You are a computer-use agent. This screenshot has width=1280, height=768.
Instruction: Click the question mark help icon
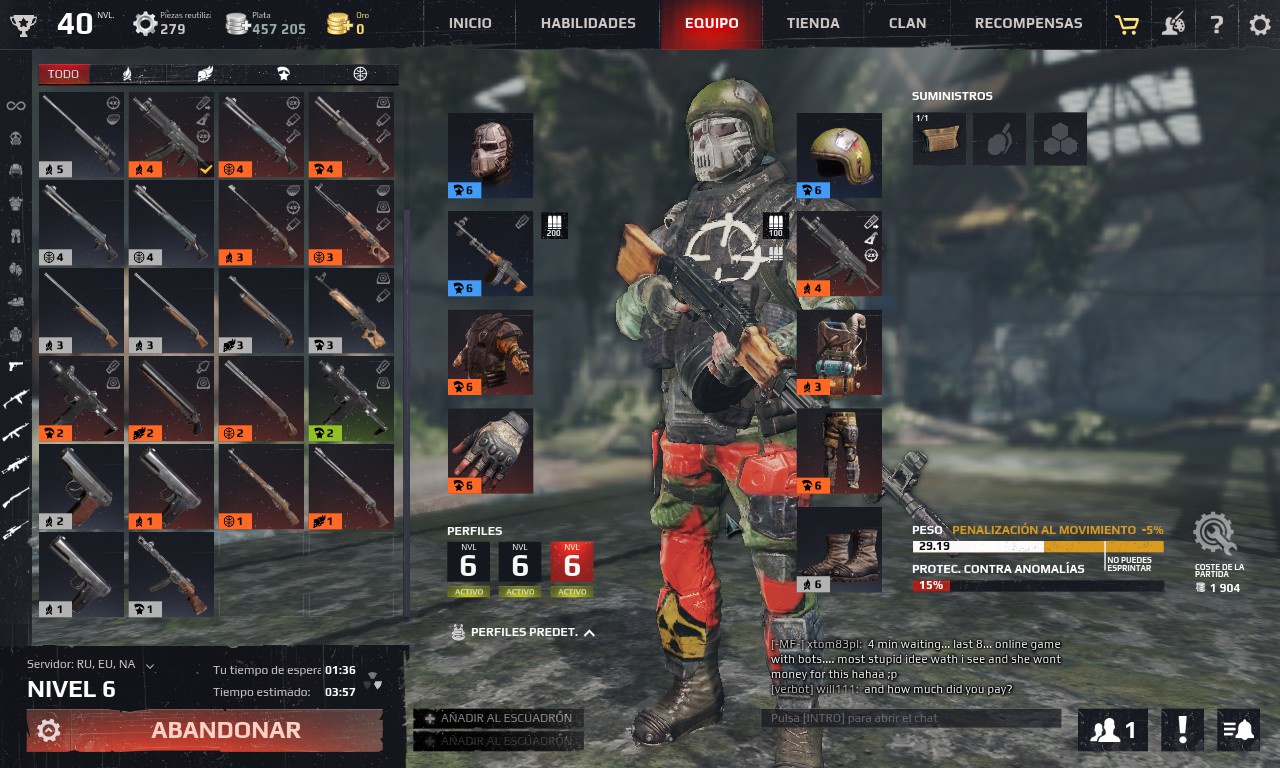[1216, 25]
